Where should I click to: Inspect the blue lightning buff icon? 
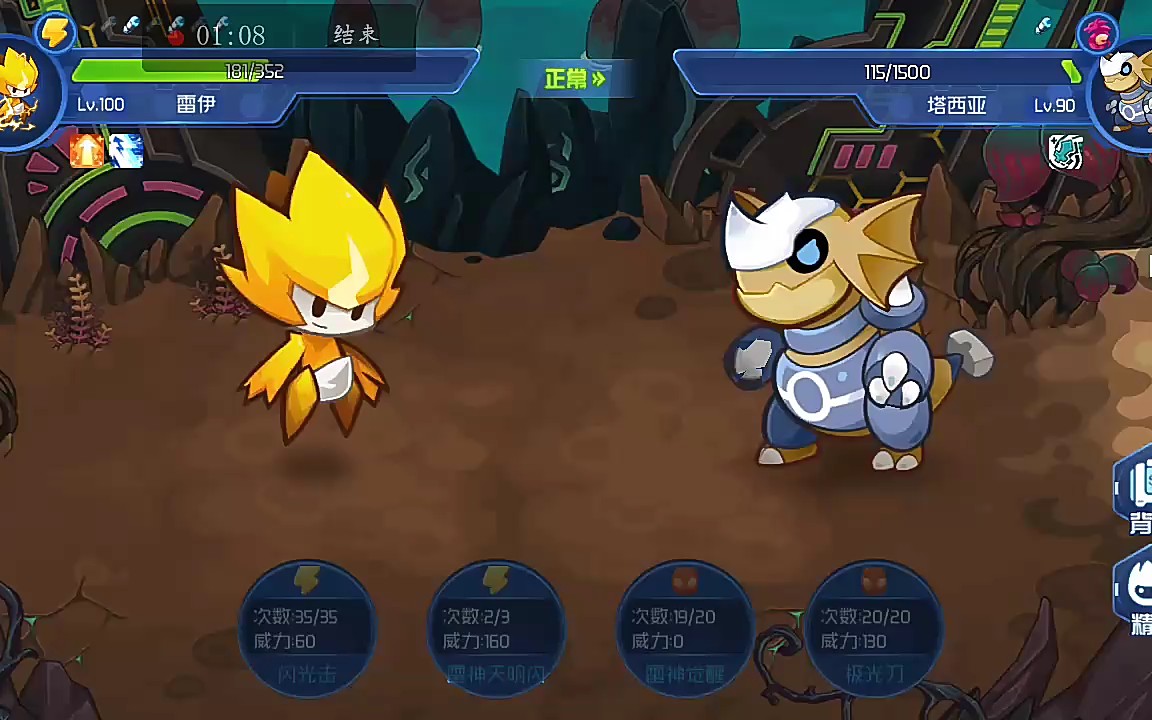[126, 151]
